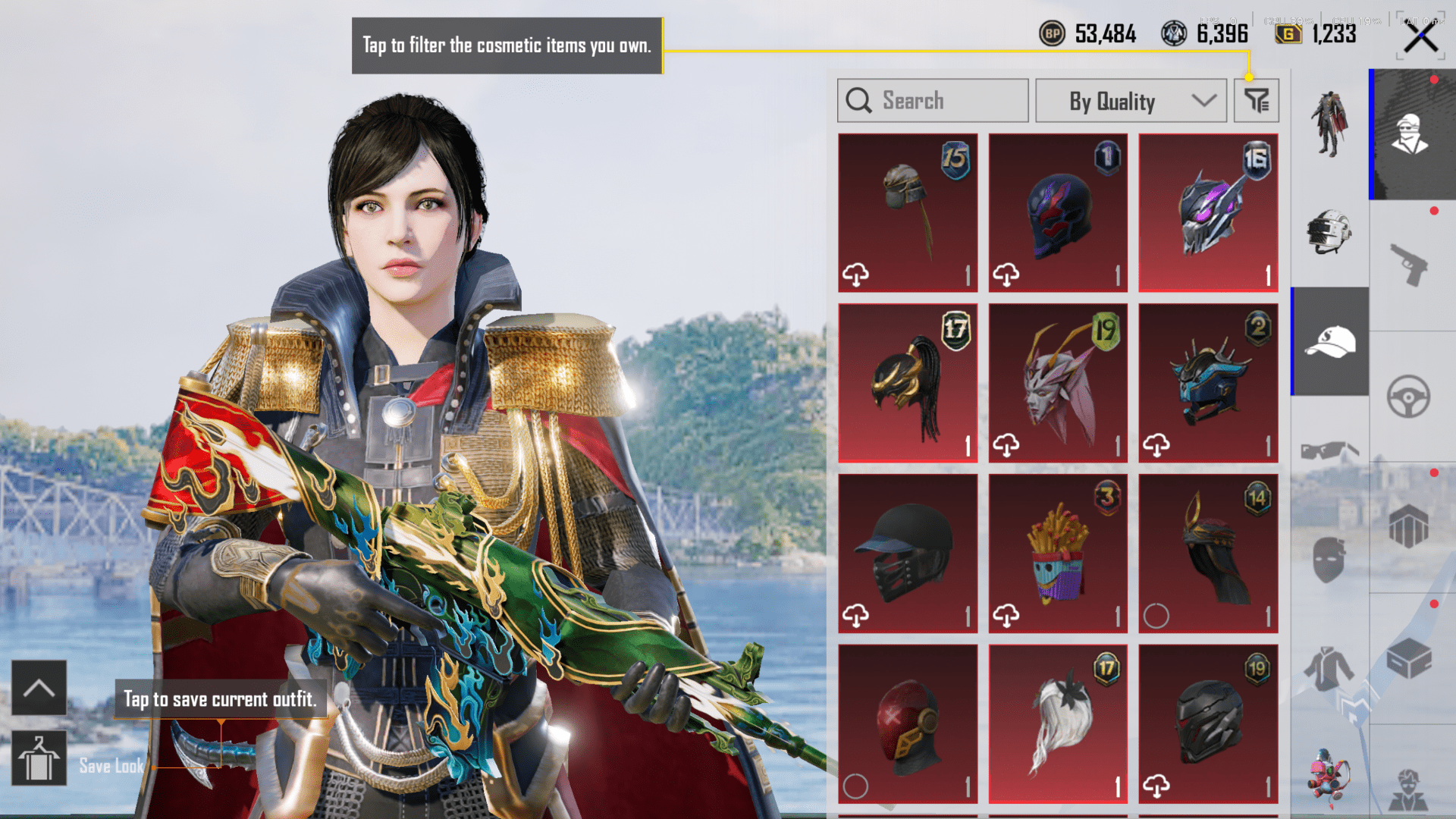Pick the white hair with black bow
1456x819 pixels.
click(1058, 724)
